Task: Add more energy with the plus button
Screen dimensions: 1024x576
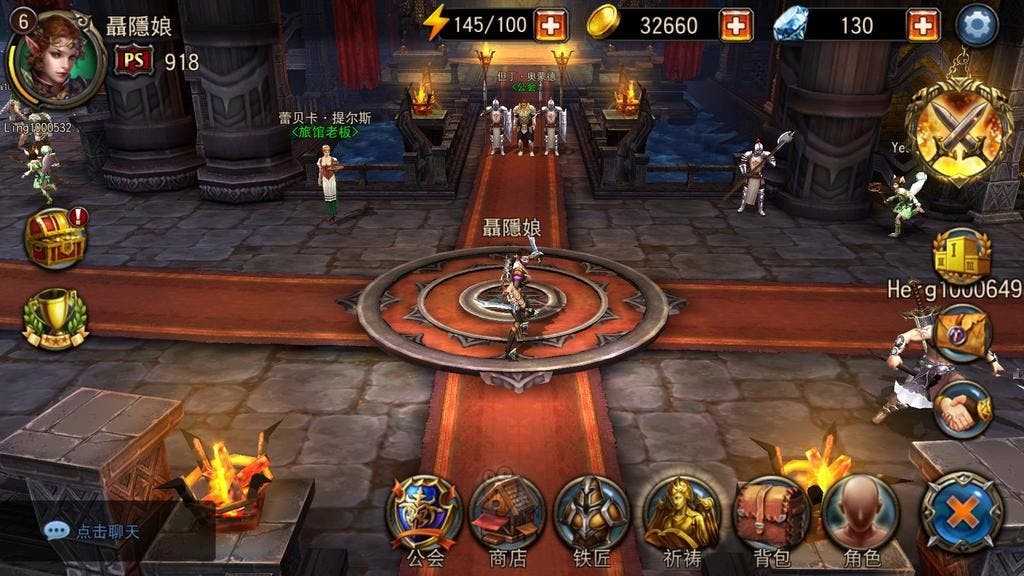Action: coord(551,25)
